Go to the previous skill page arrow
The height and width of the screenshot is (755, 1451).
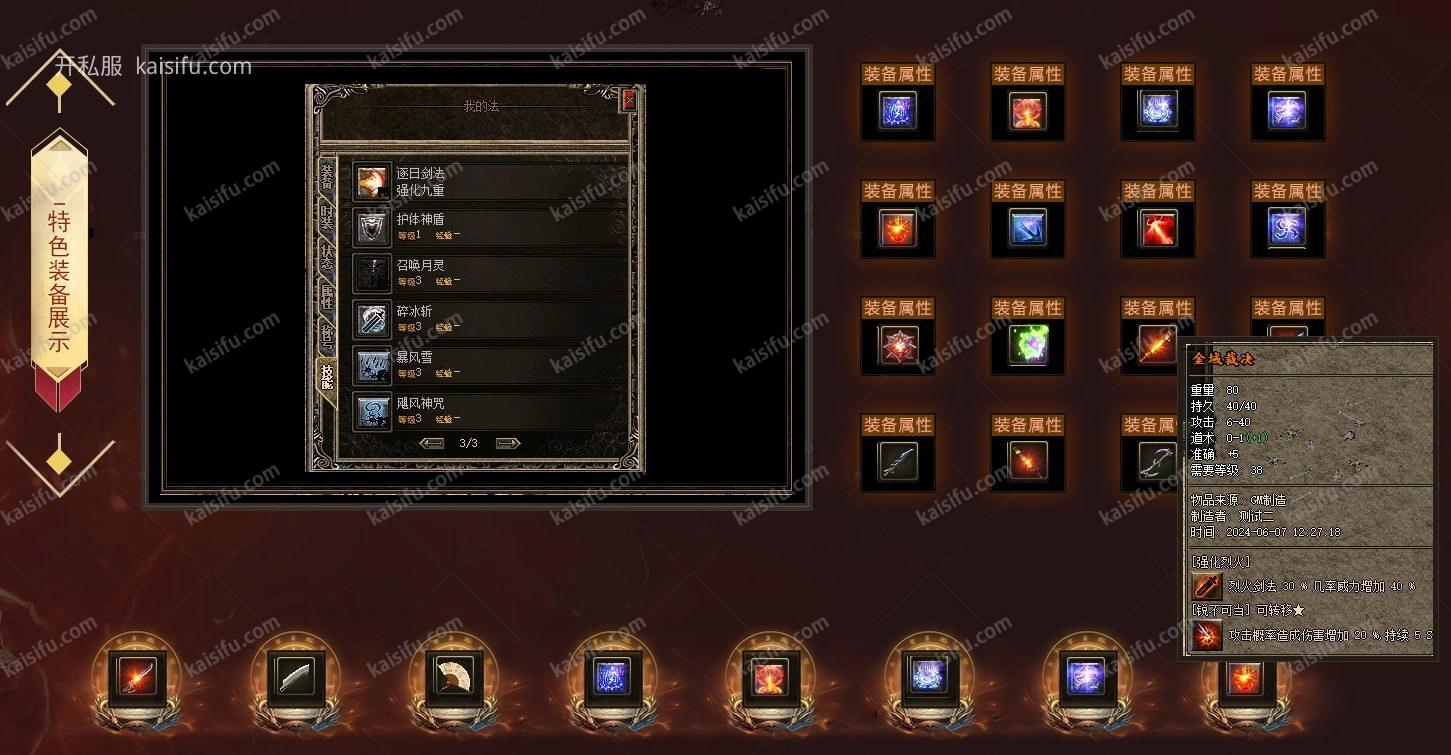coord(432,443)
